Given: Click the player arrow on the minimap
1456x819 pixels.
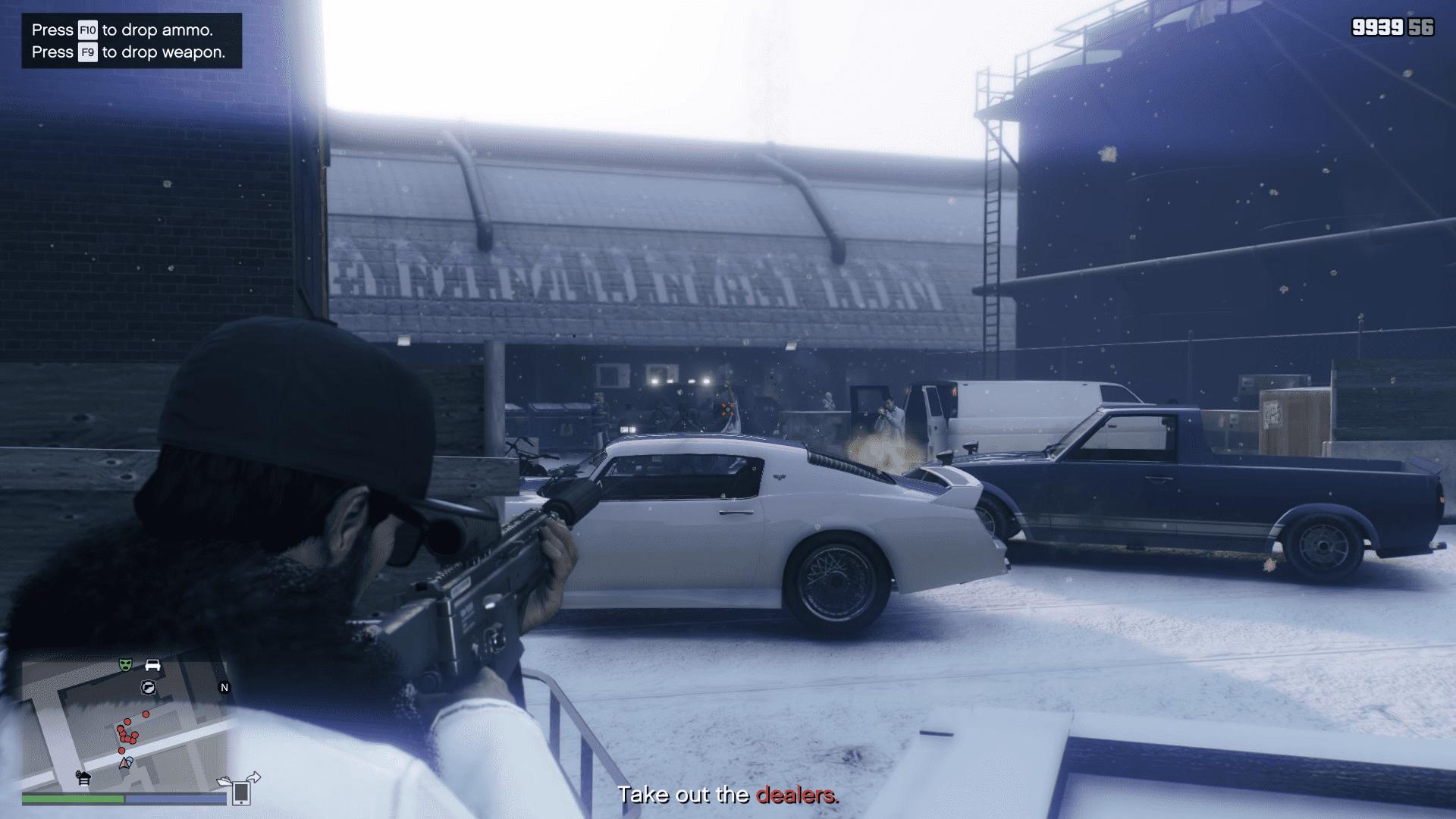Looking at the screenshot, I should (126, 763).
